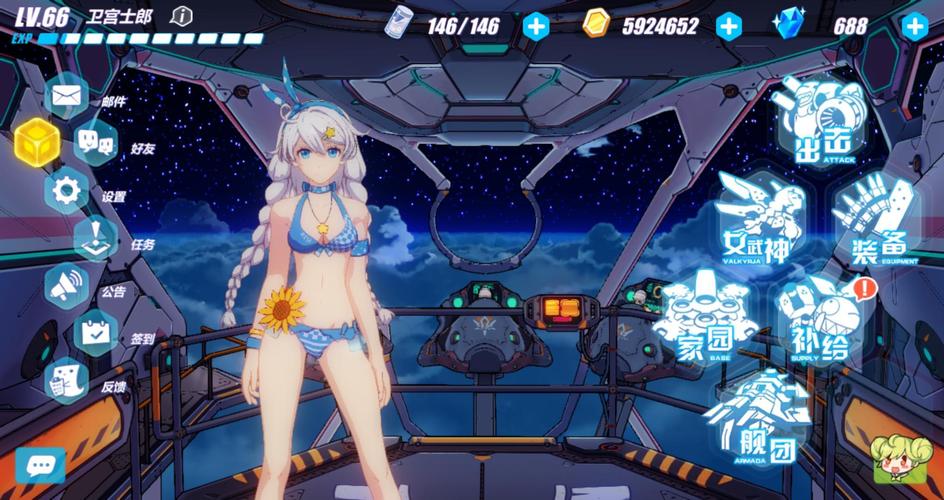Buy crystals with the plus button
Viewport: 944px width, 500px height.
tap(914, 26)
